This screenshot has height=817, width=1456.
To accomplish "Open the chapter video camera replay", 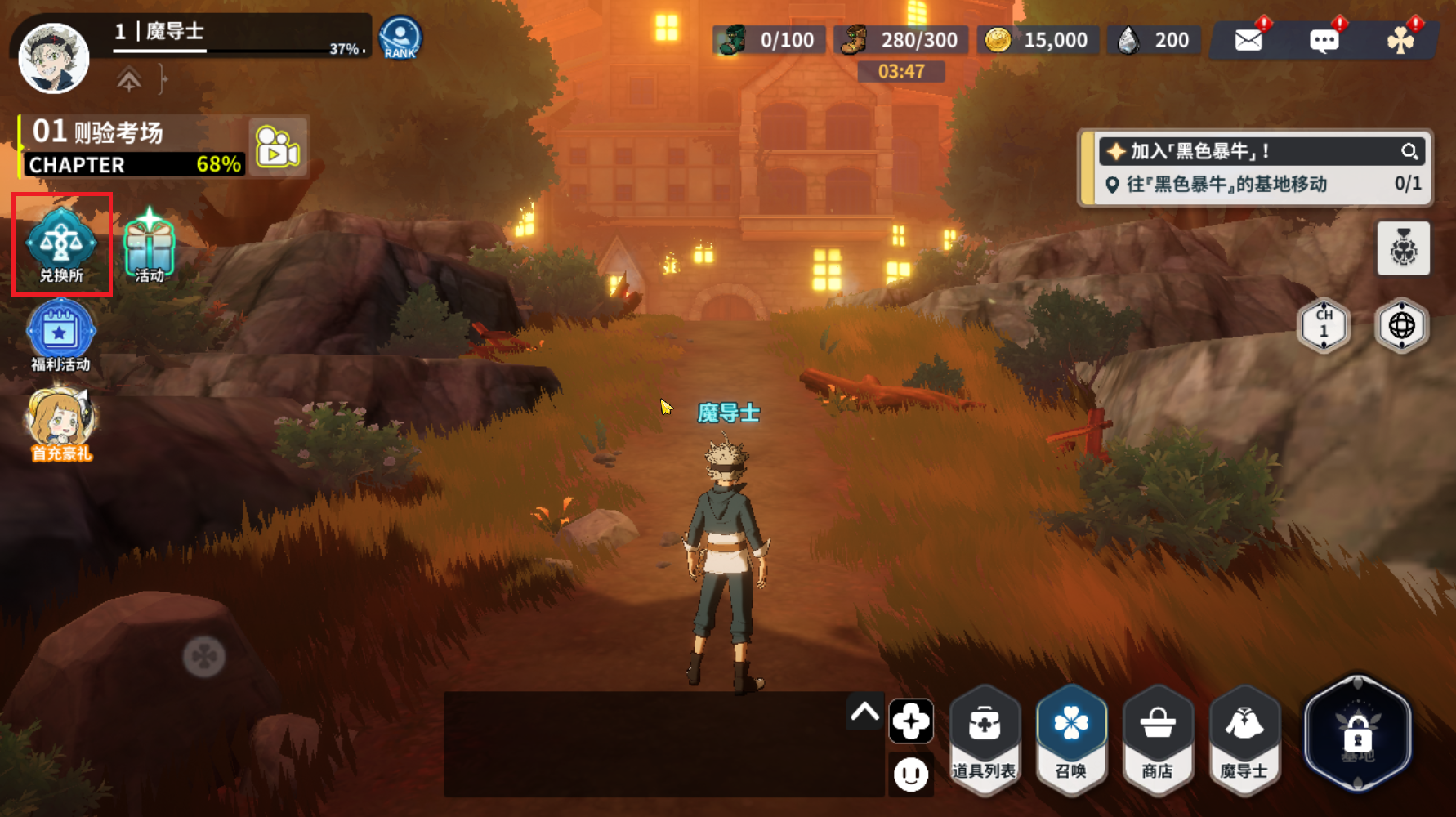I will [278, 147].
